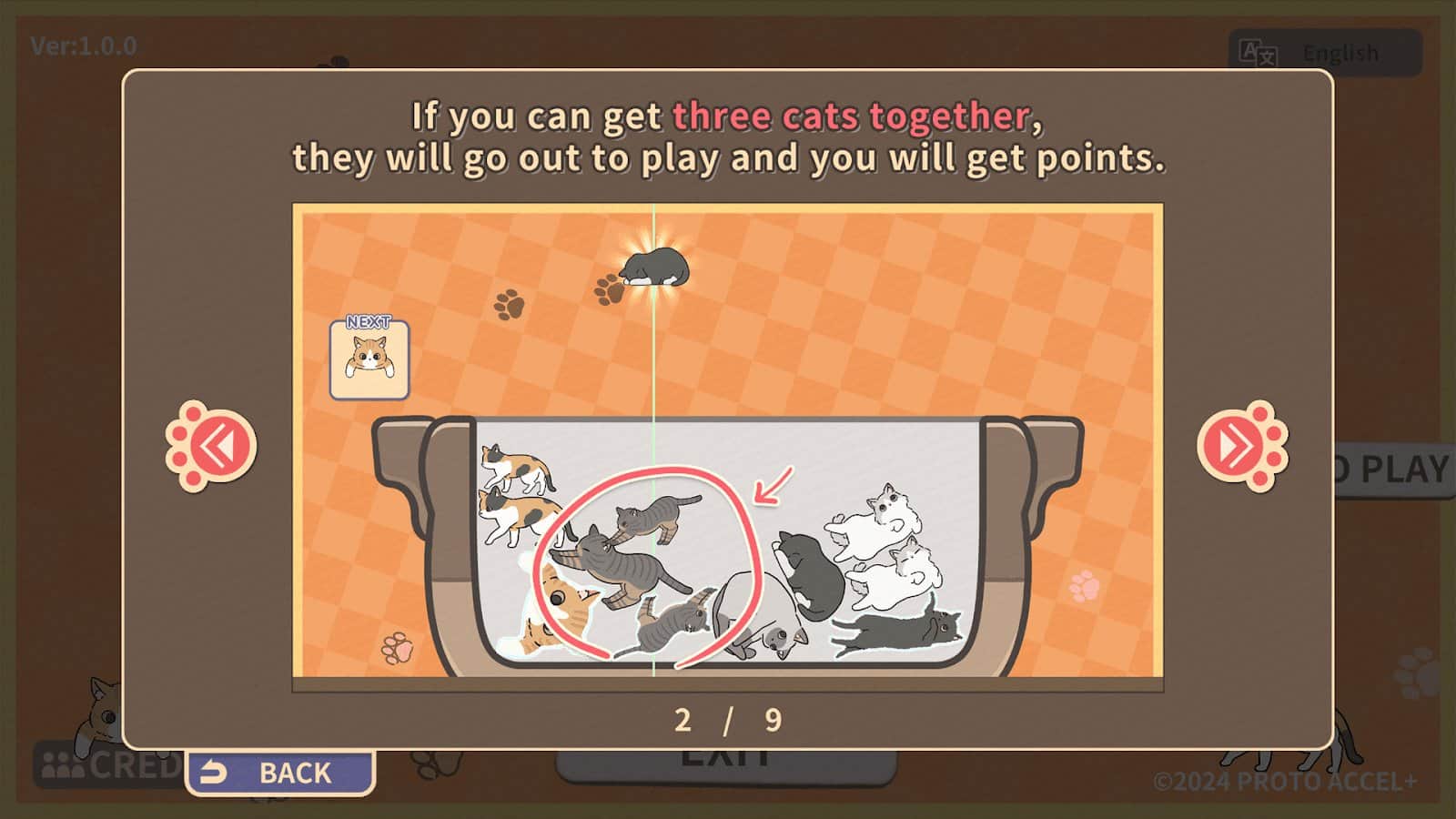Open the English language selector
The height and width of the screenshot is (819, 1456).
pos(1325,53)
